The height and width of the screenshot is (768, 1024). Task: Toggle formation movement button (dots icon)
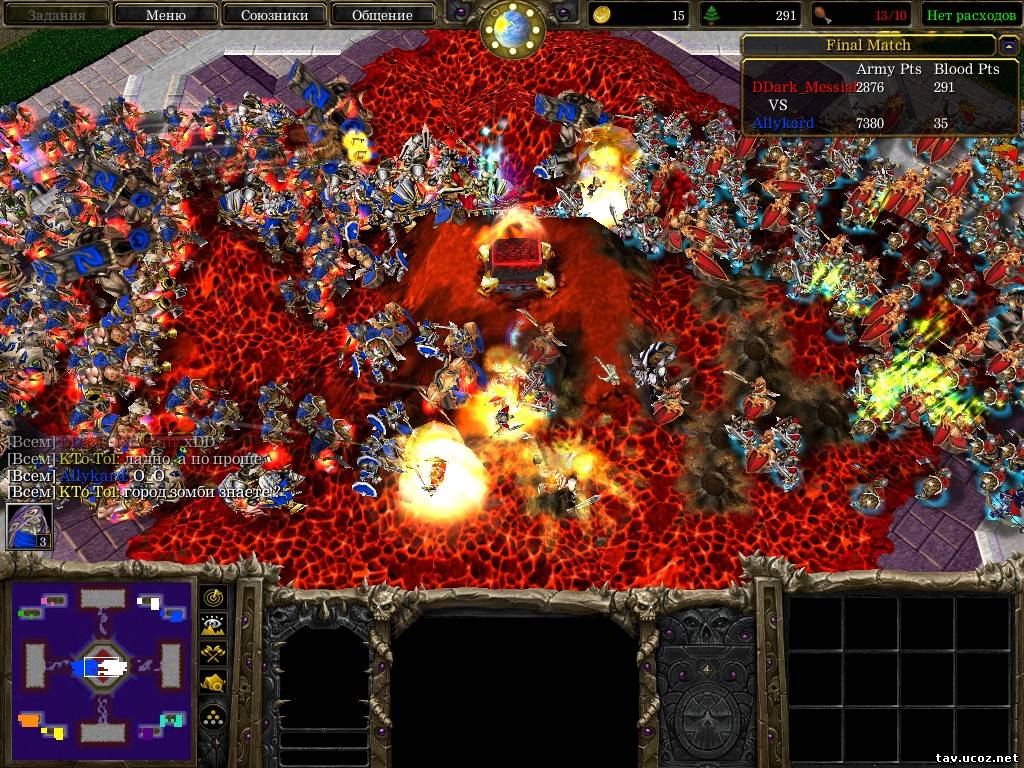click(x=214, y=715)
